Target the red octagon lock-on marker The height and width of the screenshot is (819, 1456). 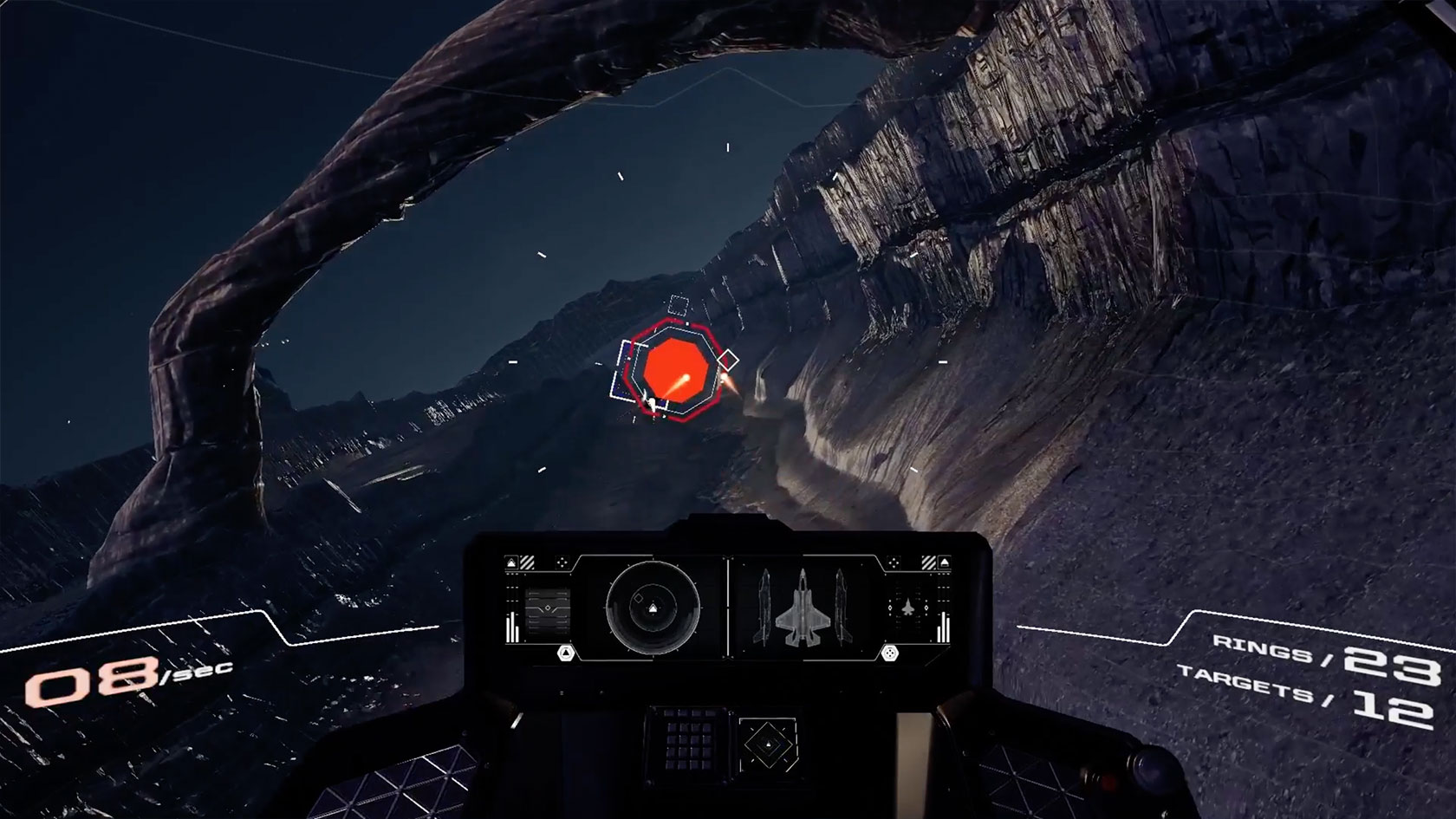pyautogui.click(x=676, y=370)
